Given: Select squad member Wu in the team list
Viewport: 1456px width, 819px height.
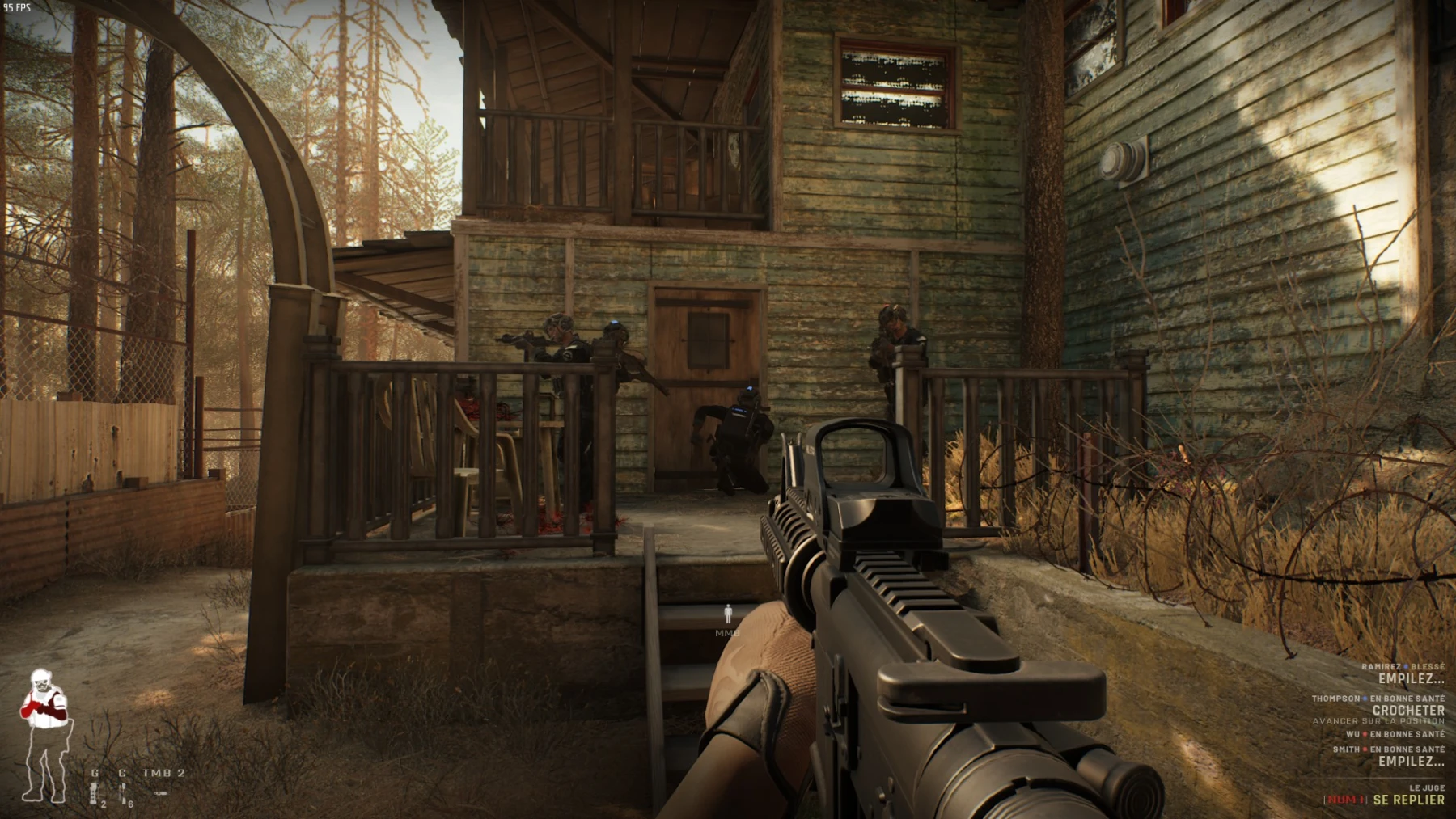Looking at the screenshot, I should (x=1352, y=734).
